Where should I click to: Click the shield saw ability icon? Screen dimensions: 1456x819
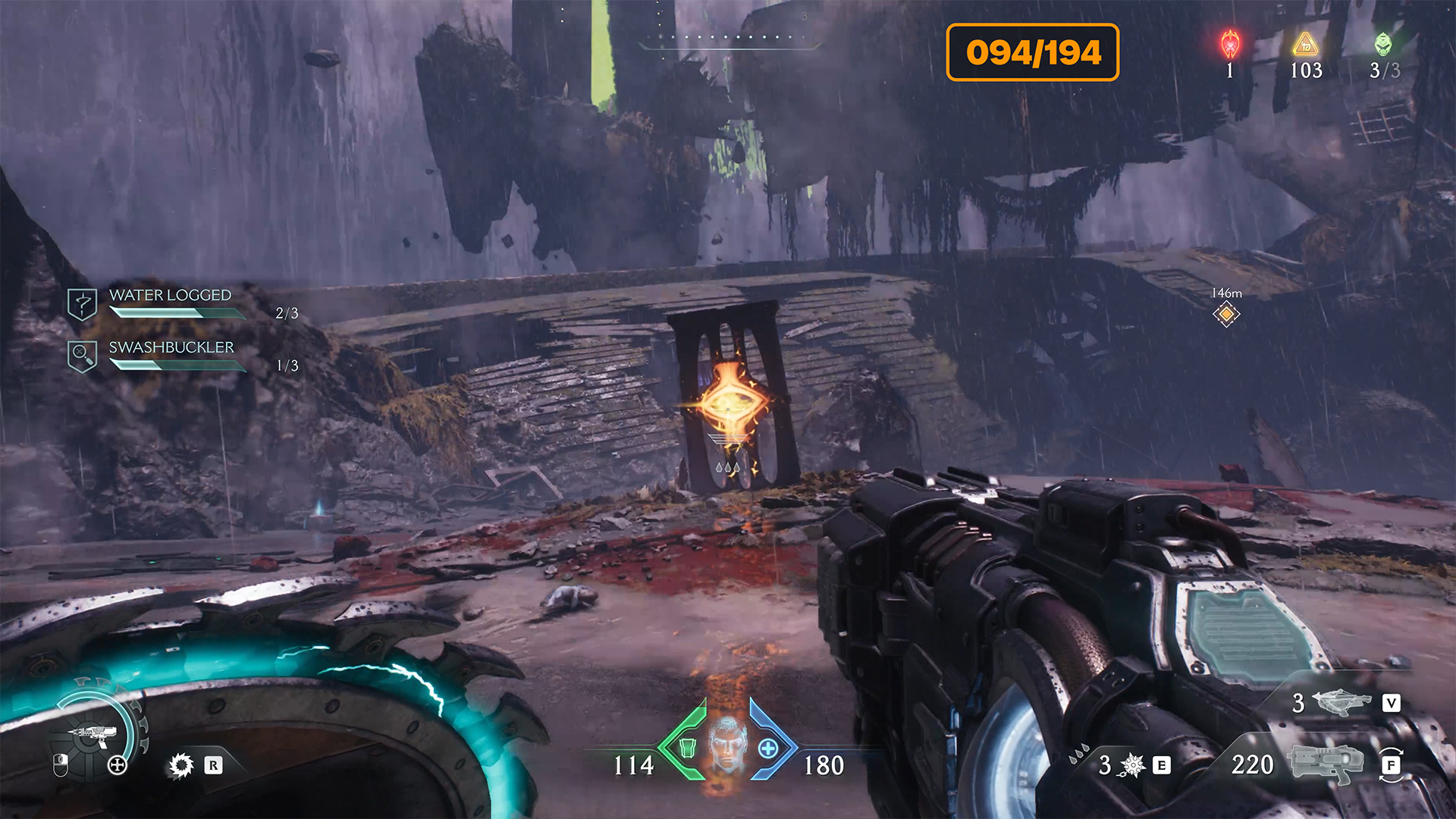[181, 765]
